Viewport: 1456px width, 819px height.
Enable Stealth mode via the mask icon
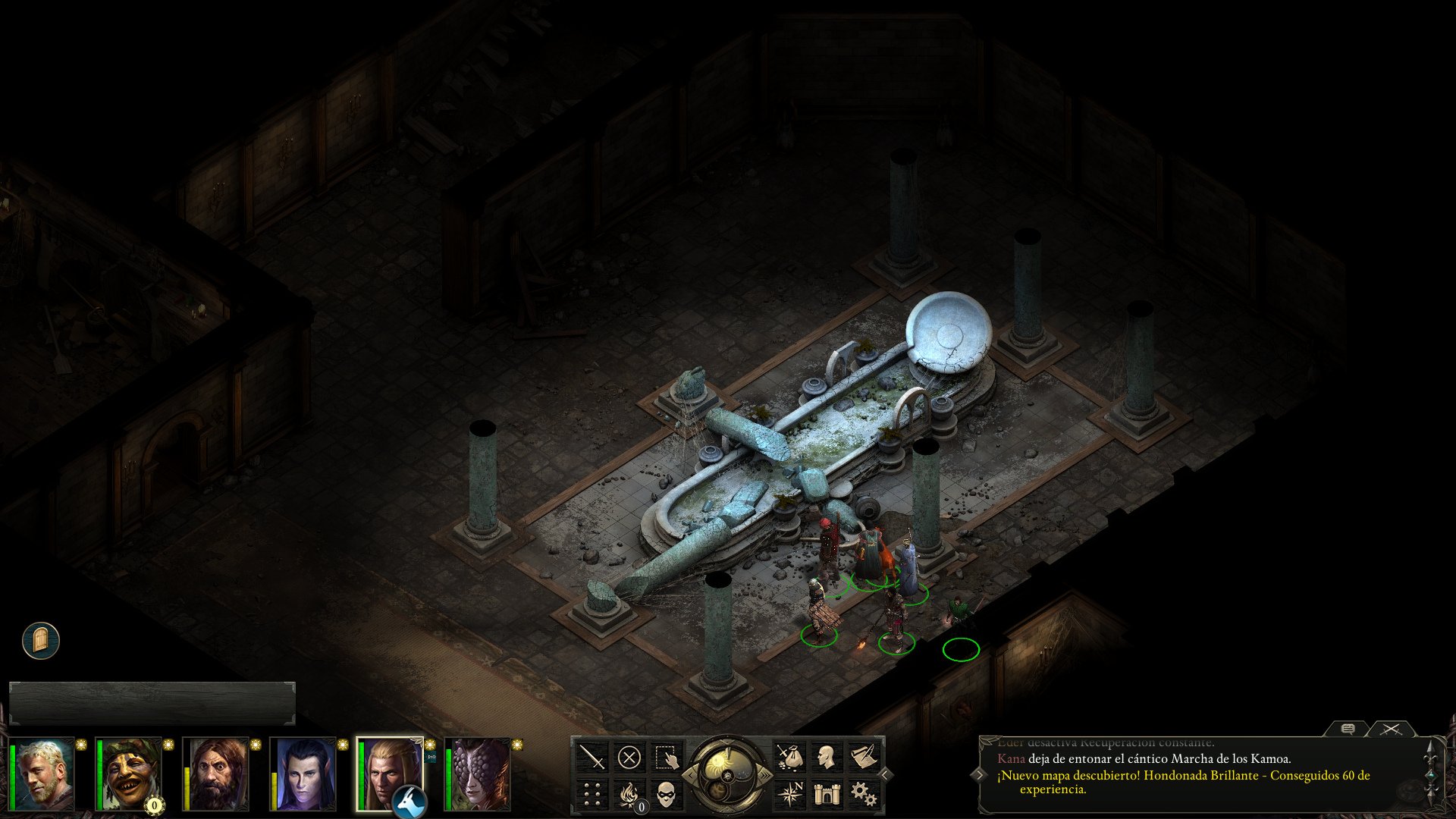click(666, 796)
